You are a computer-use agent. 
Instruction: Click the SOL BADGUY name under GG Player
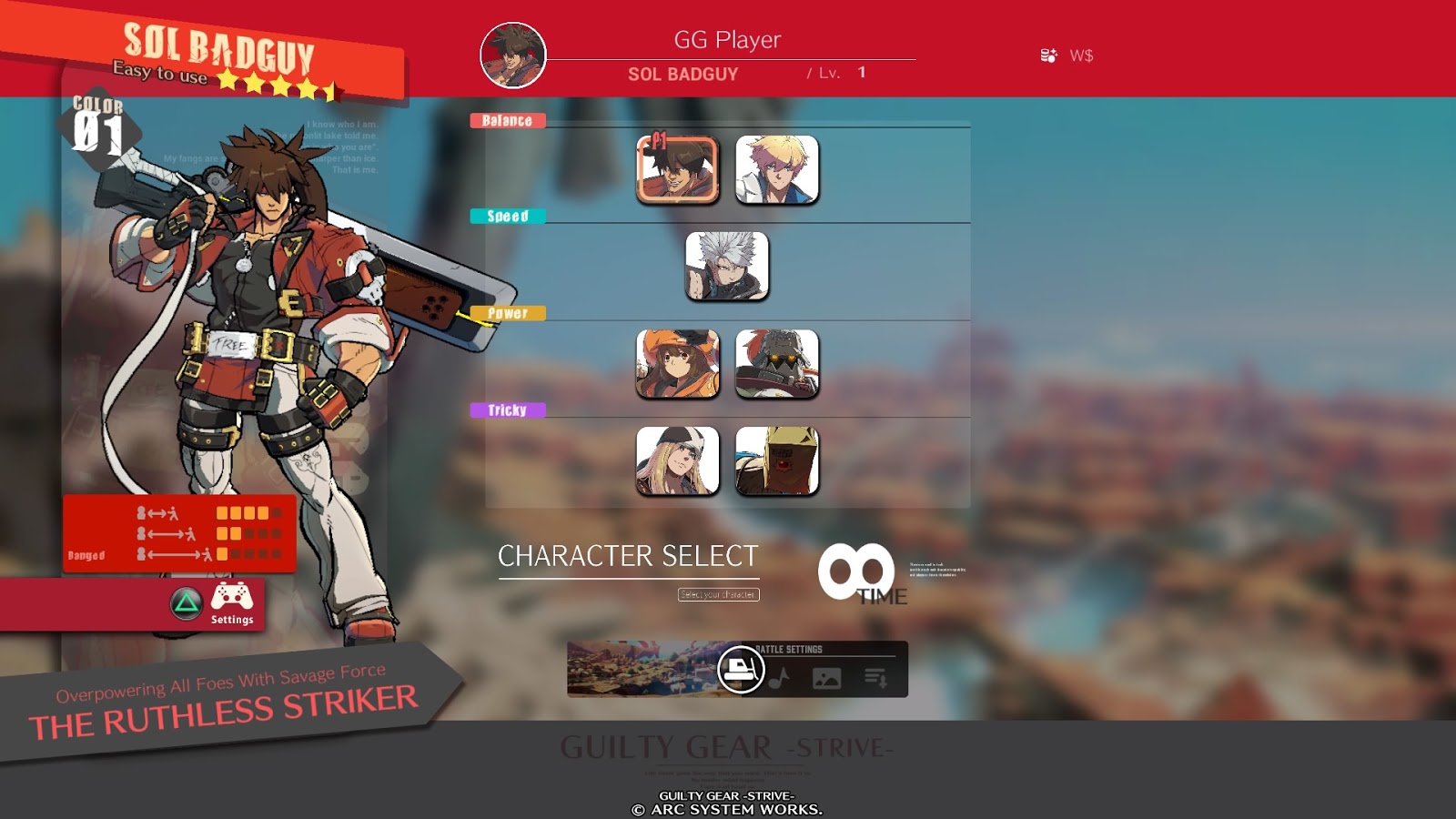click(682, 76)
